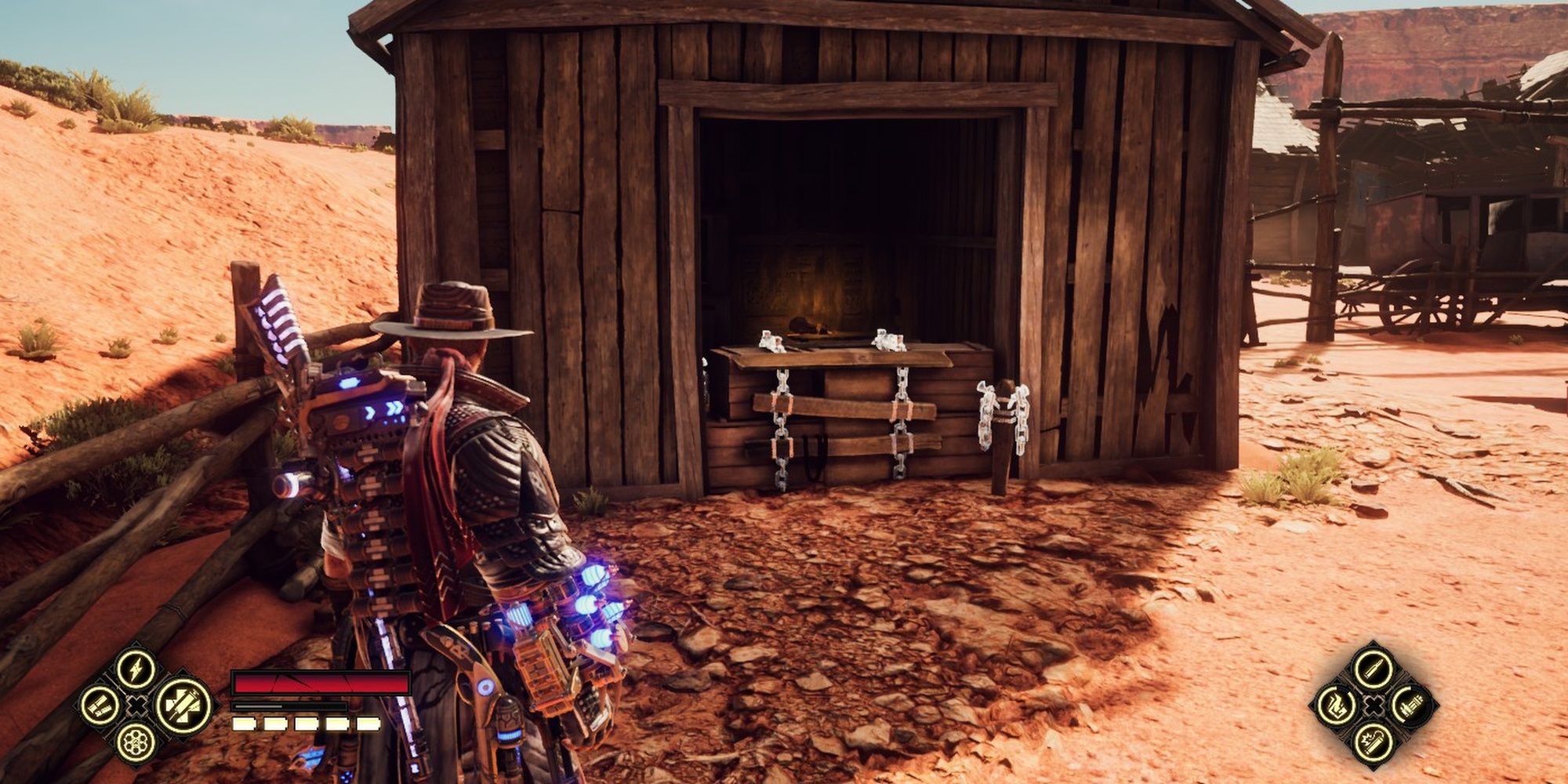This screenshot has height=784, width=1568.
Task: Click the bullet ammo icon in the right cluster
Action: [x=1374, y=669]
